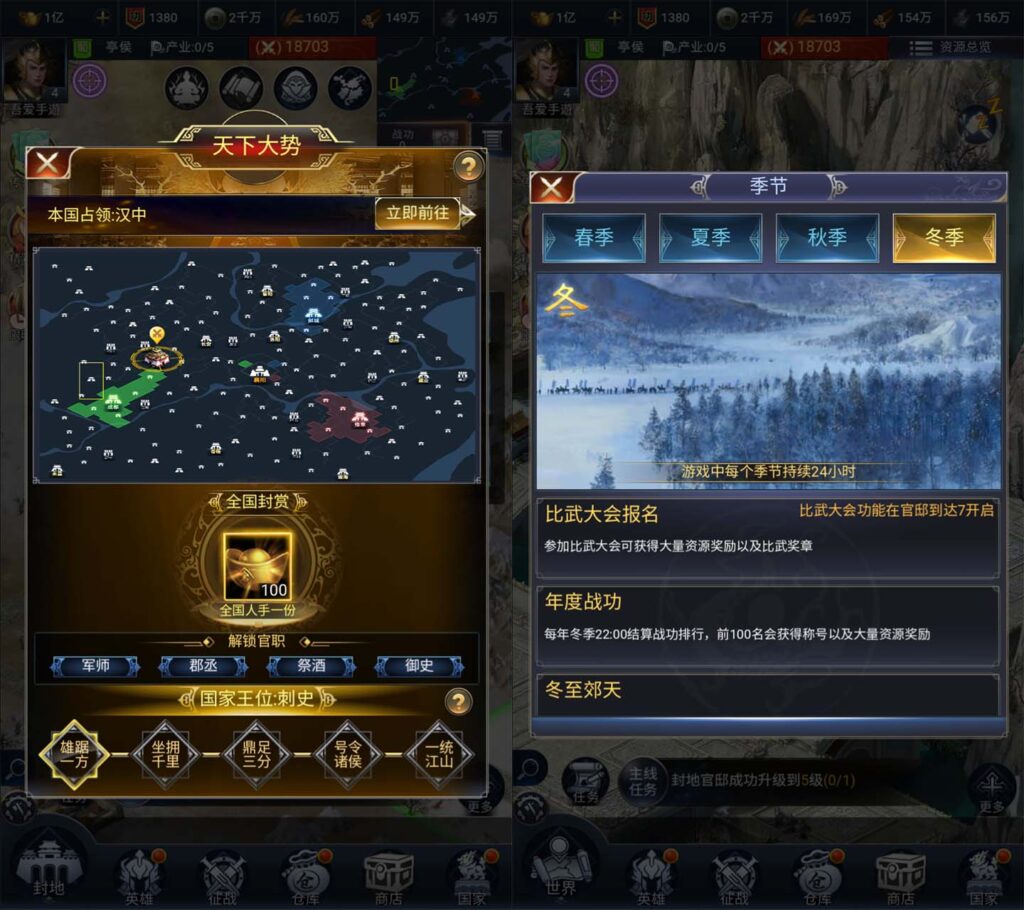1024x910 pixels.
Task: Go to the 世界 world map
Action: [x=560, y=865]
